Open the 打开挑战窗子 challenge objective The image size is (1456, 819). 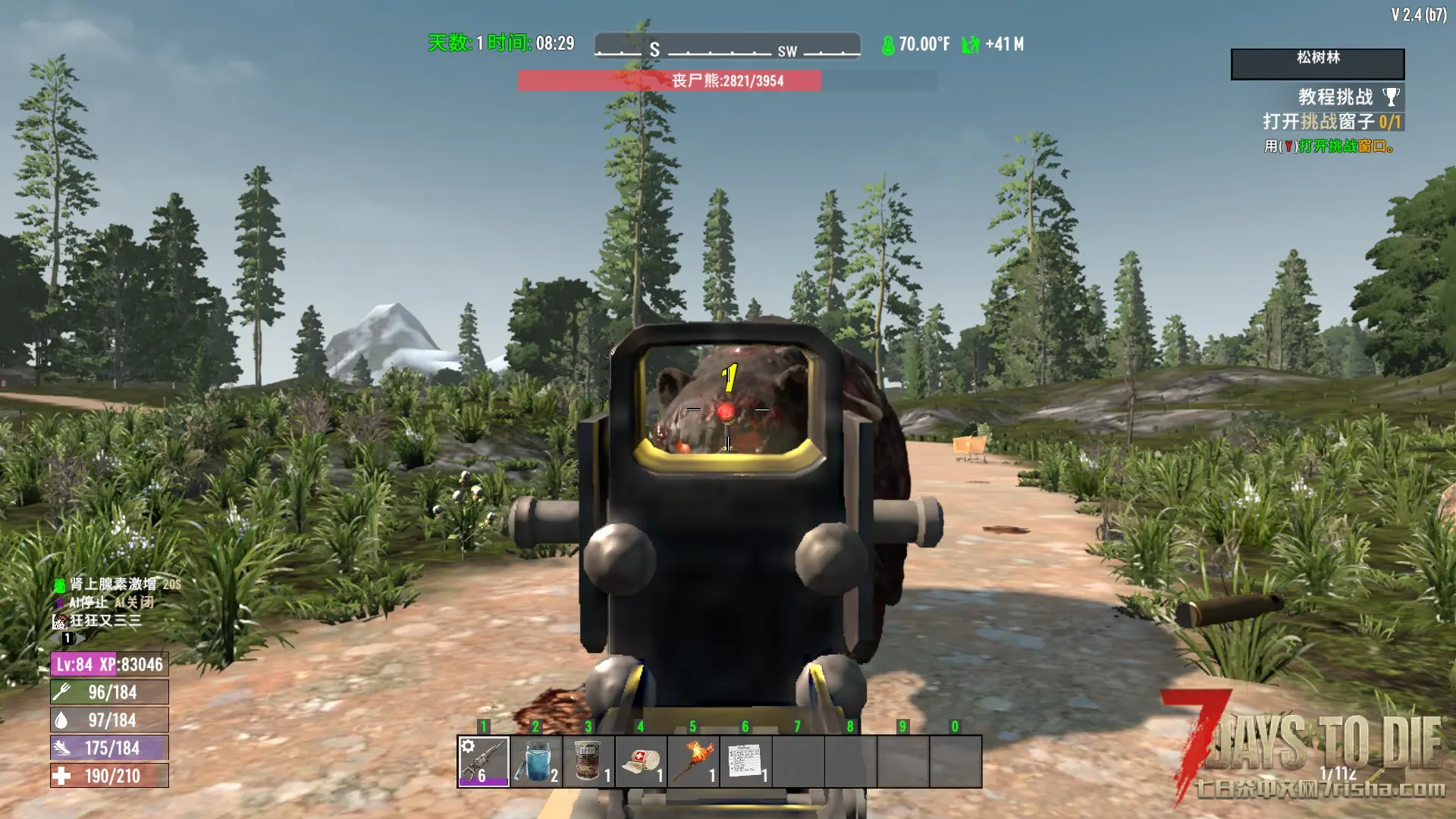(x=1331, y=122)
